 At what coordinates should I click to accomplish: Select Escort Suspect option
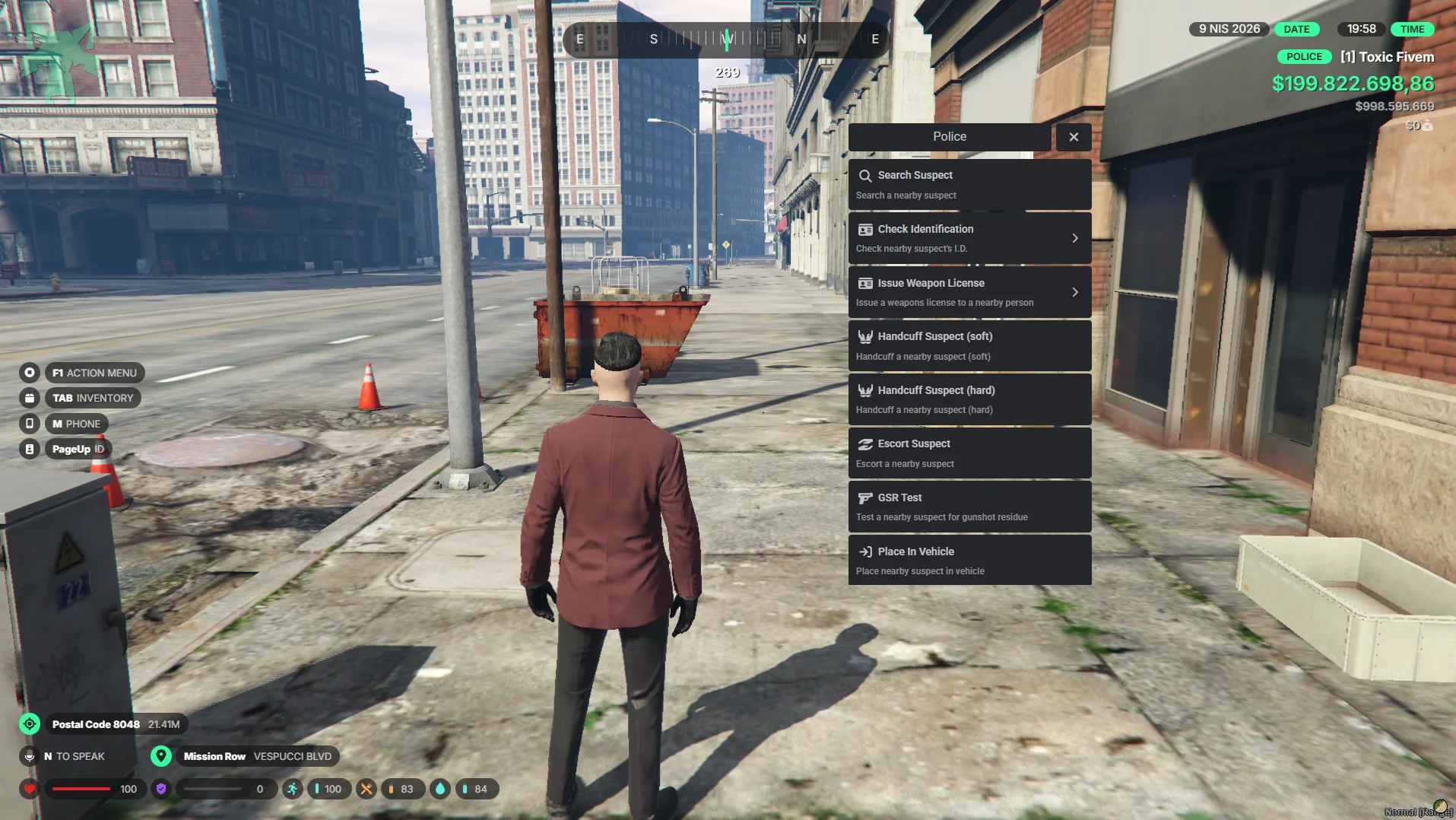tap(969, 453)
